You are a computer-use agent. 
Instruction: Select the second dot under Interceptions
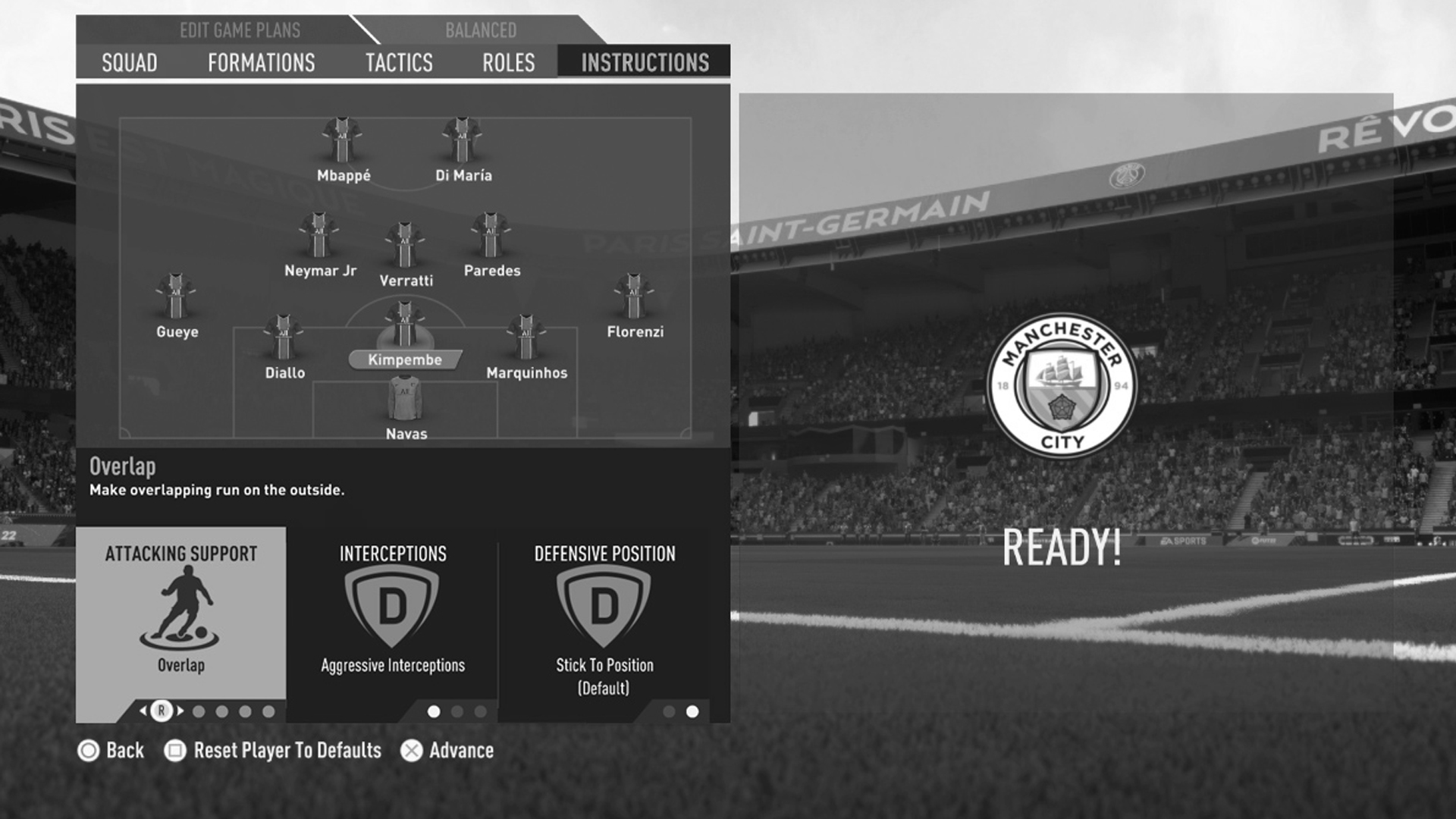[x=456, y=712]
